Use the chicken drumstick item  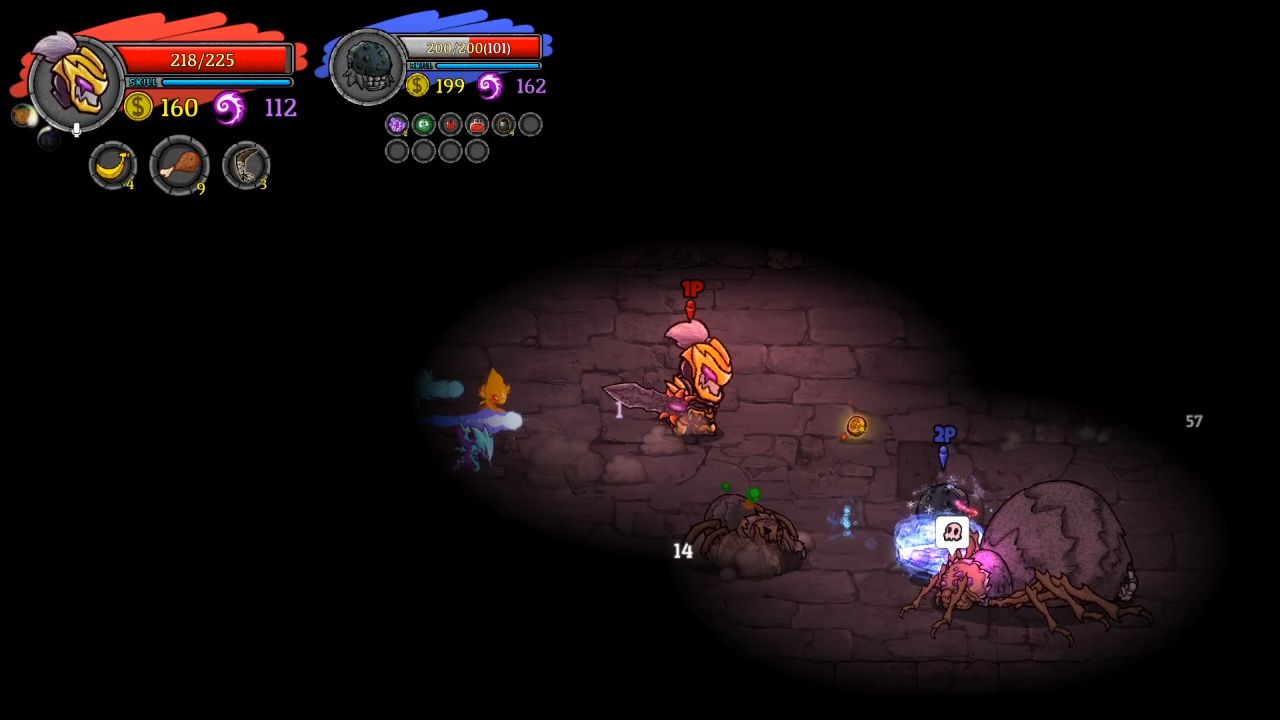coord(180,166)
